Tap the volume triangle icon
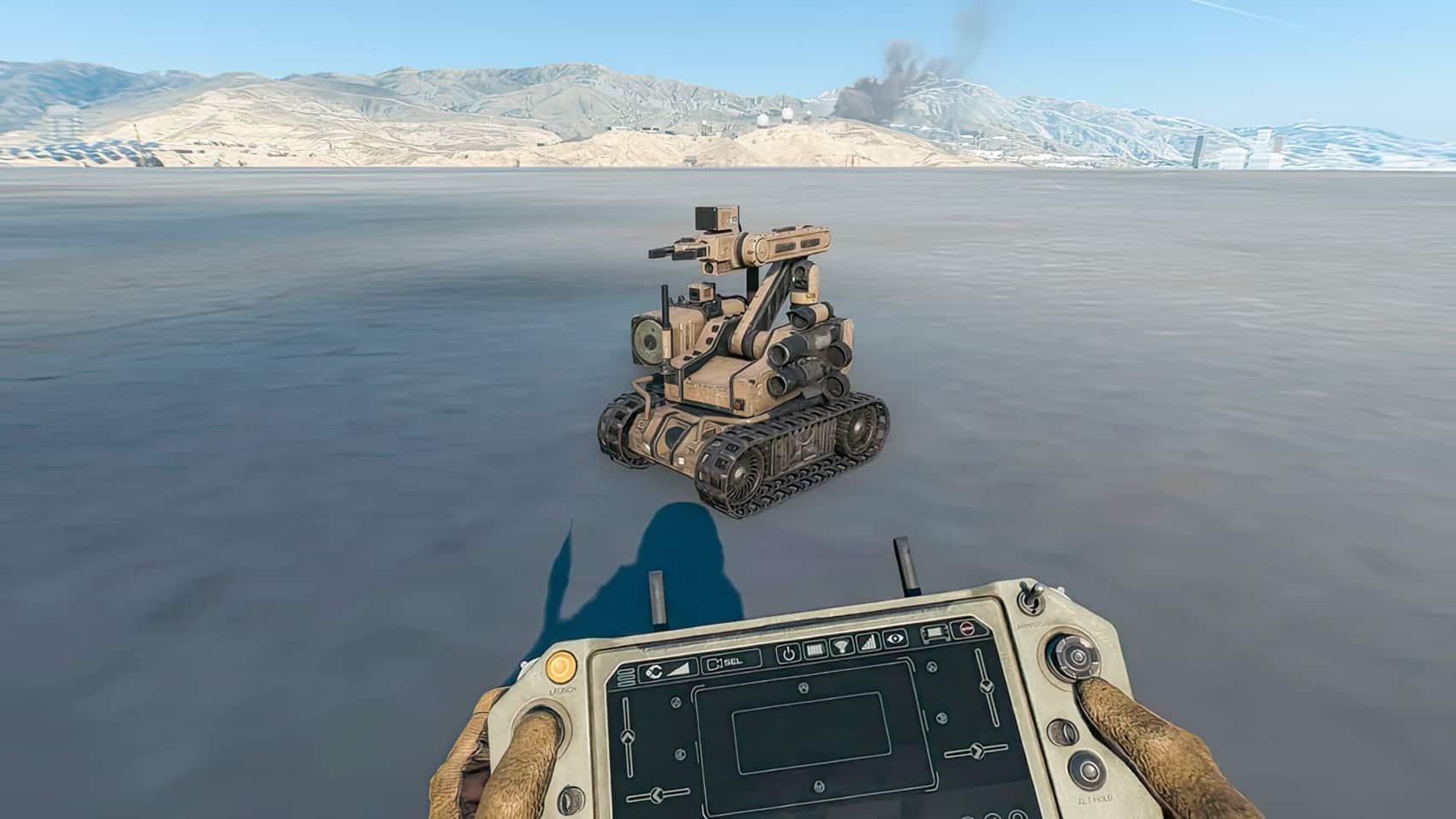The width and height of the screenshot is (1456, 819). pos(678,667)
